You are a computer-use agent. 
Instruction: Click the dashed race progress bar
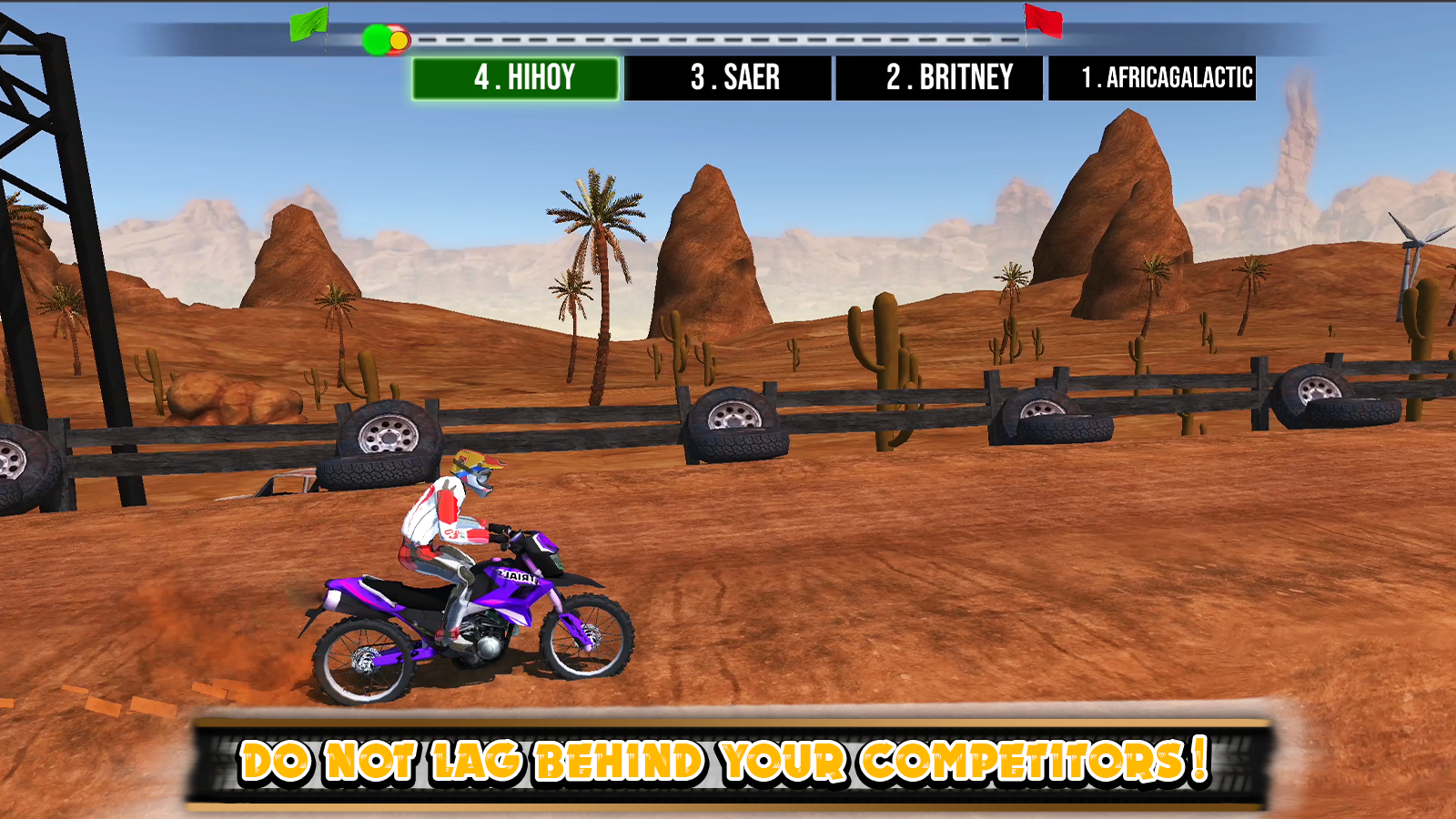719,39
